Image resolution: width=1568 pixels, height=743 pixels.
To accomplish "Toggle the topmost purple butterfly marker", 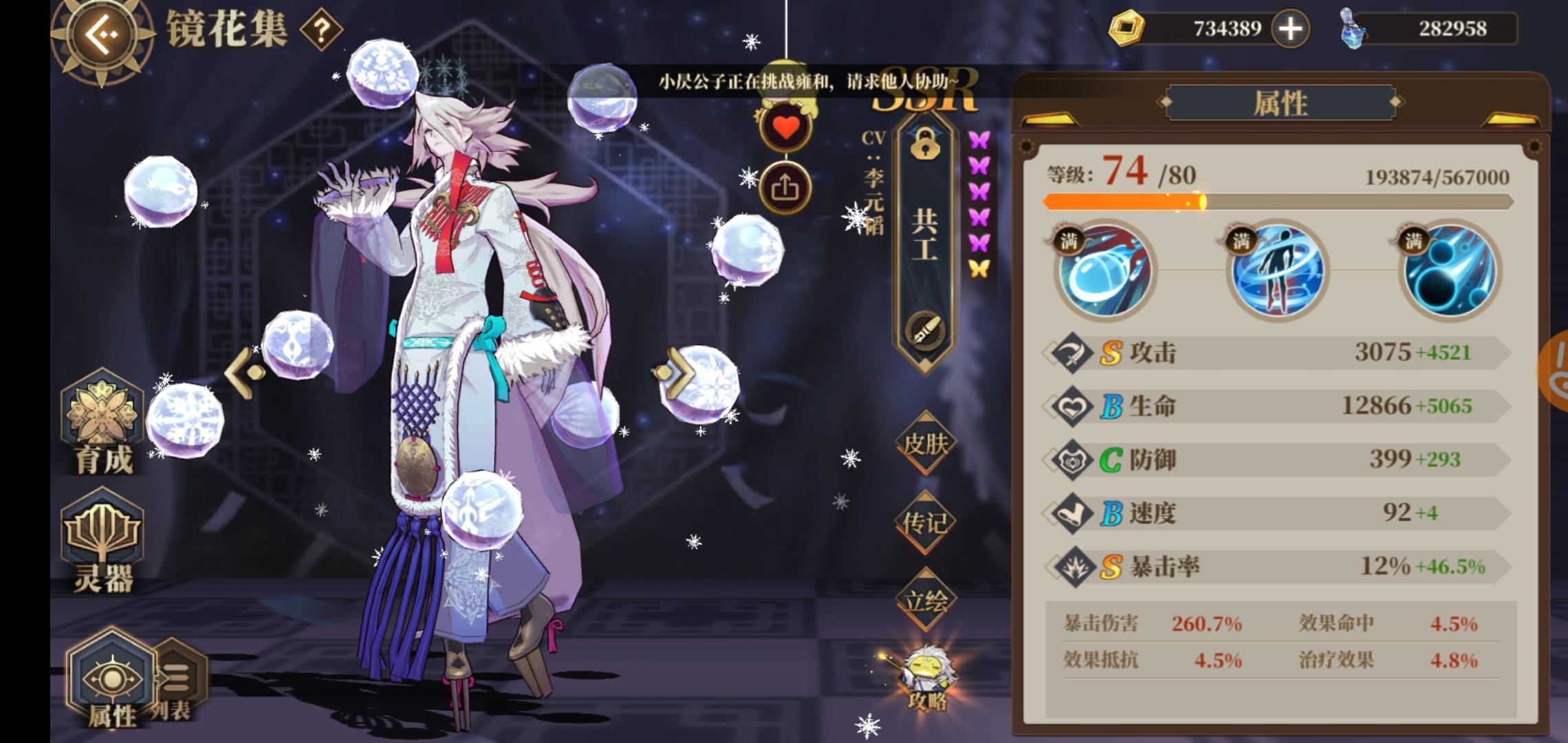I will coord(979,141).
